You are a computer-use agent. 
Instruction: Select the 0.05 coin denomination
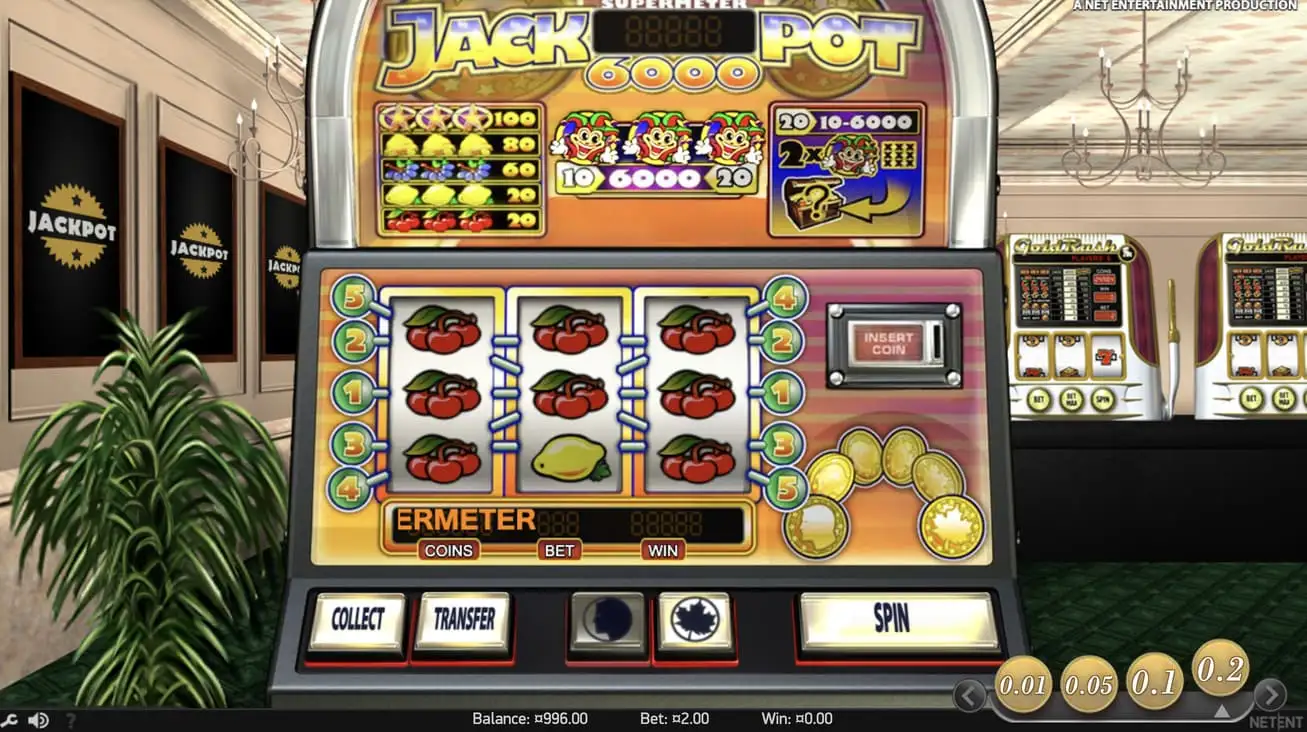1087,684
